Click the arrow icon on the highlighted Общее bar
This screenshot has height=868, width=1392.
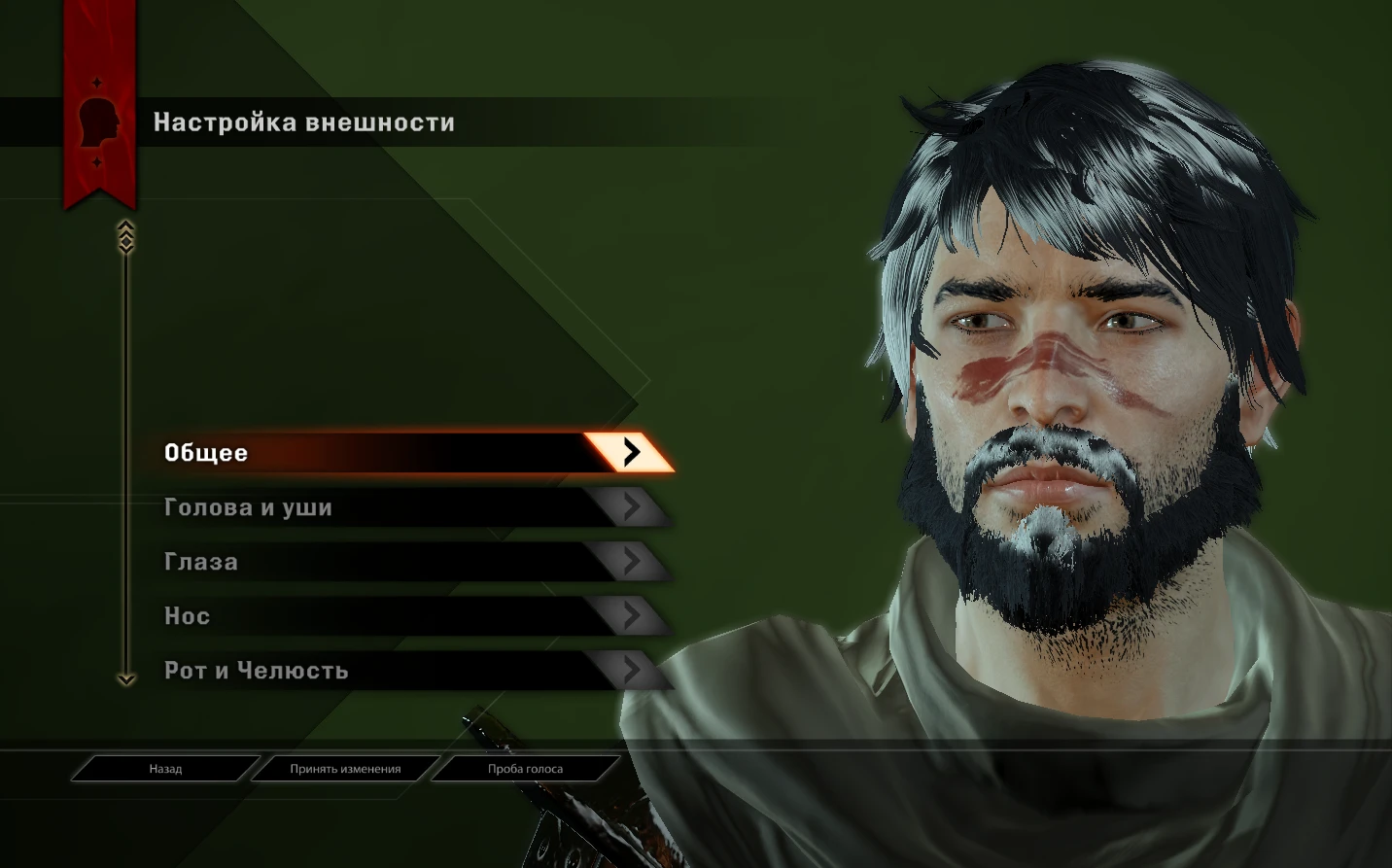tap(633, 452)
